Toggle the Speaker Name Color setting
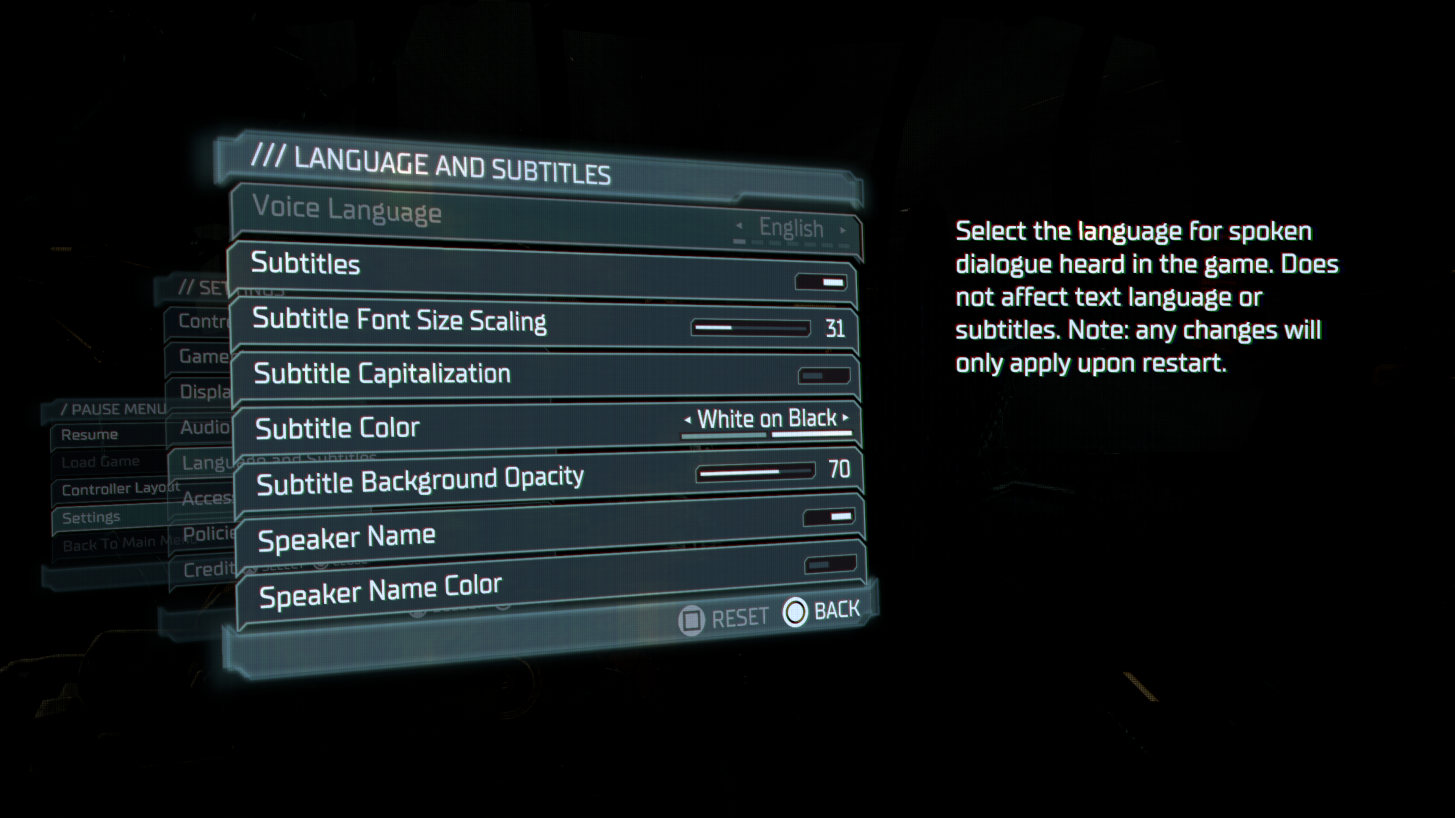The image size is (1455, 818). (832, 565)
